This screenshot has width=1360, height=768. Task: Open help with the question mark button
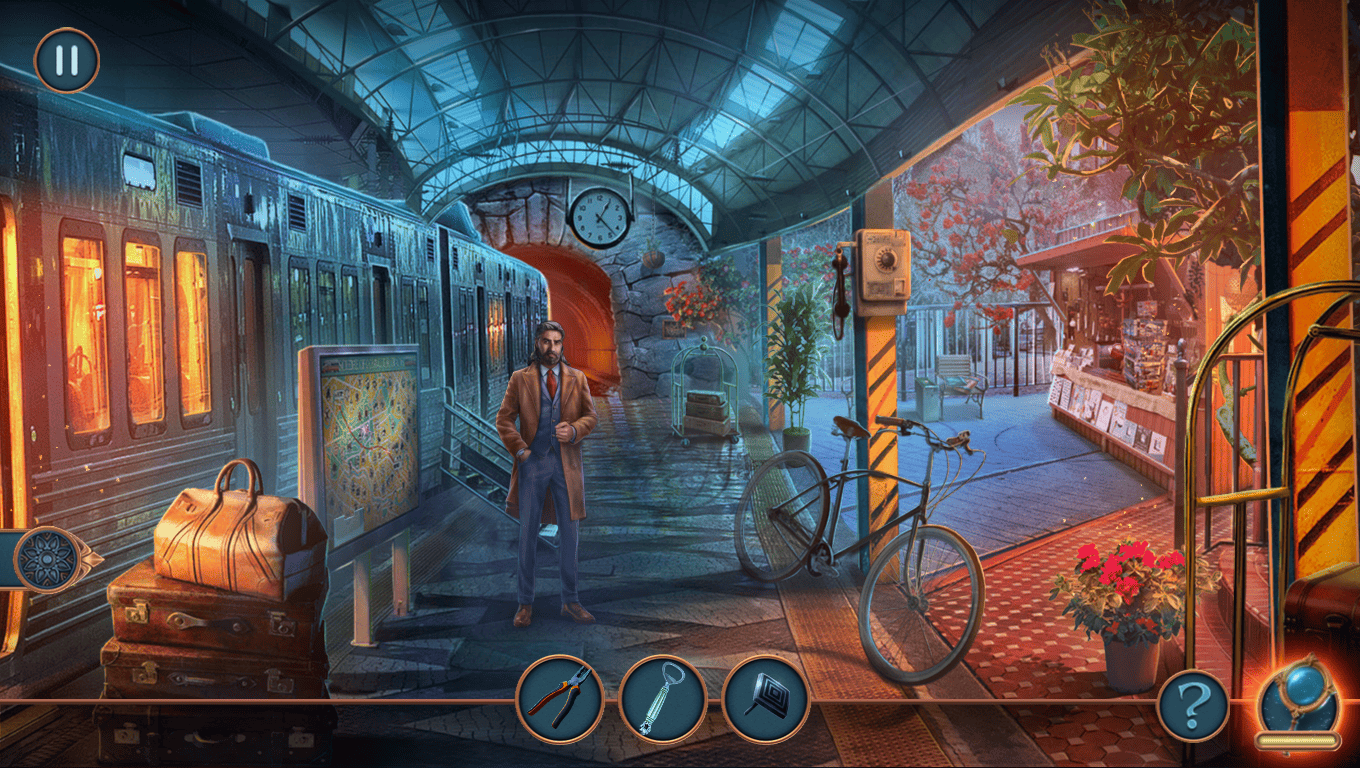(x=1192, y=706)
